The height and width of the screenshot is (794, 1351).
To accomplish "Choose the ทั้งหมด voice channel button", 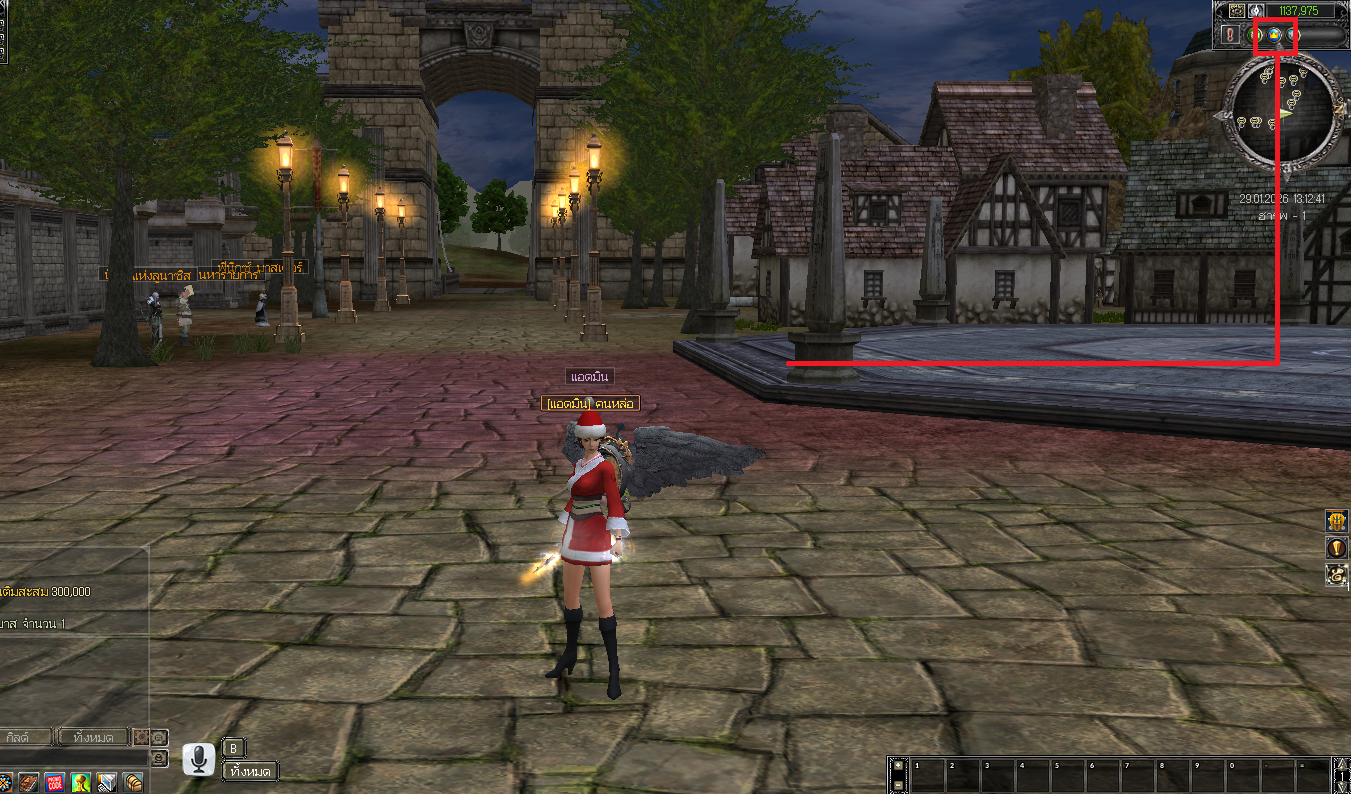I will [x=249, y=771].
